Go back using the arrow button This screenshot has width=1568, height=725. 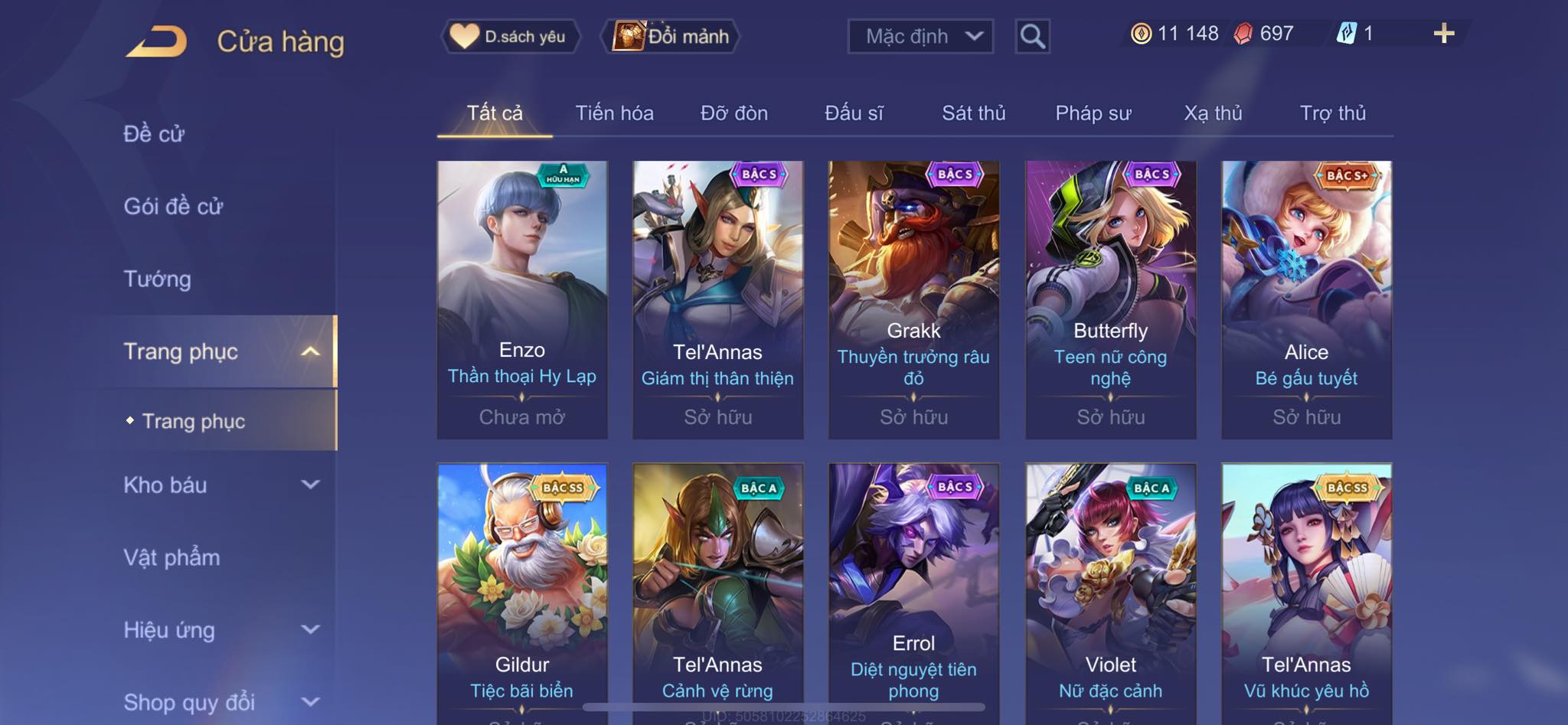pyautogui.click(x=157, y=41)
